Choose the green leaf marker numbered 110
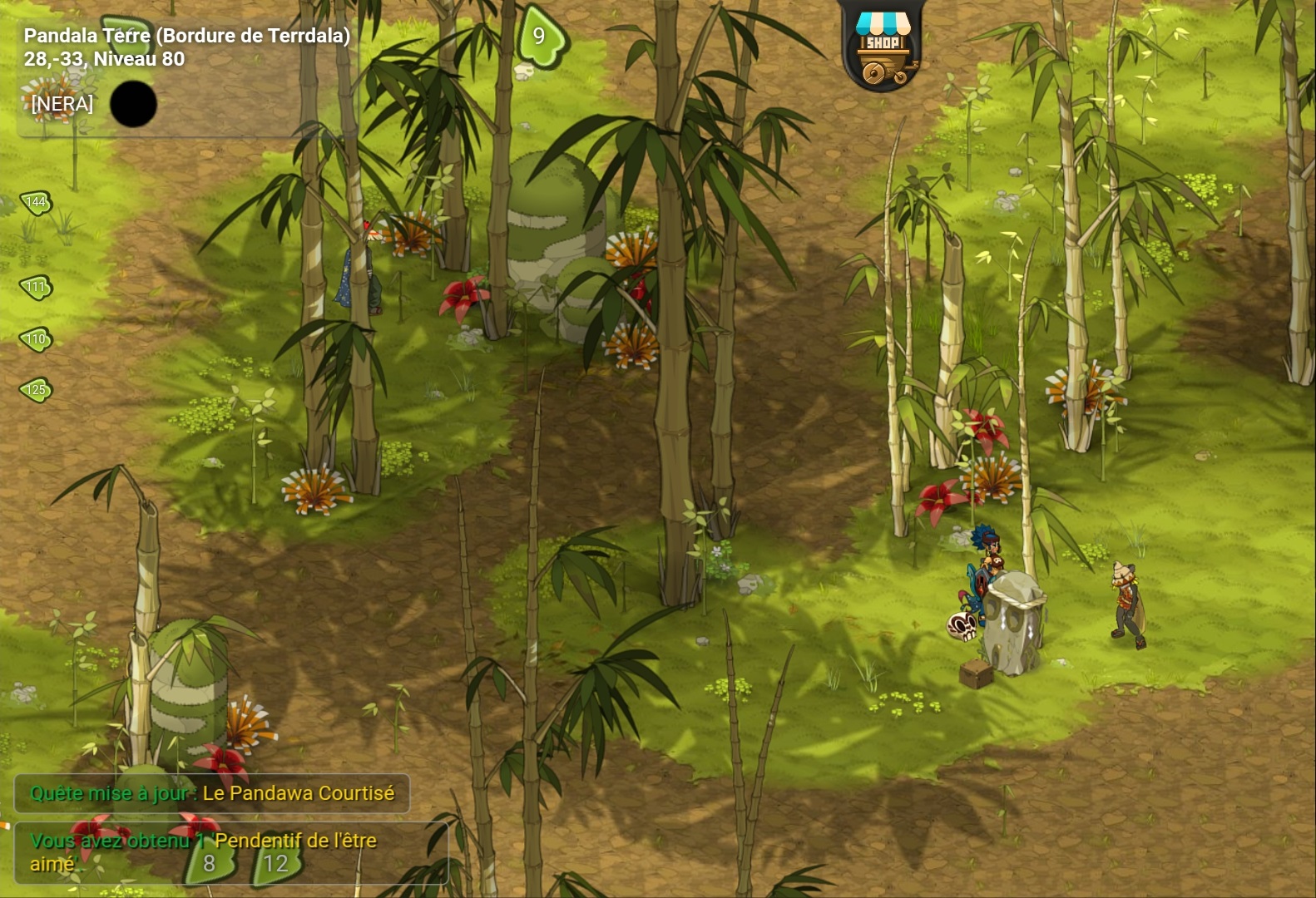This screenshot has height=898, width=1316. (37, 338)
